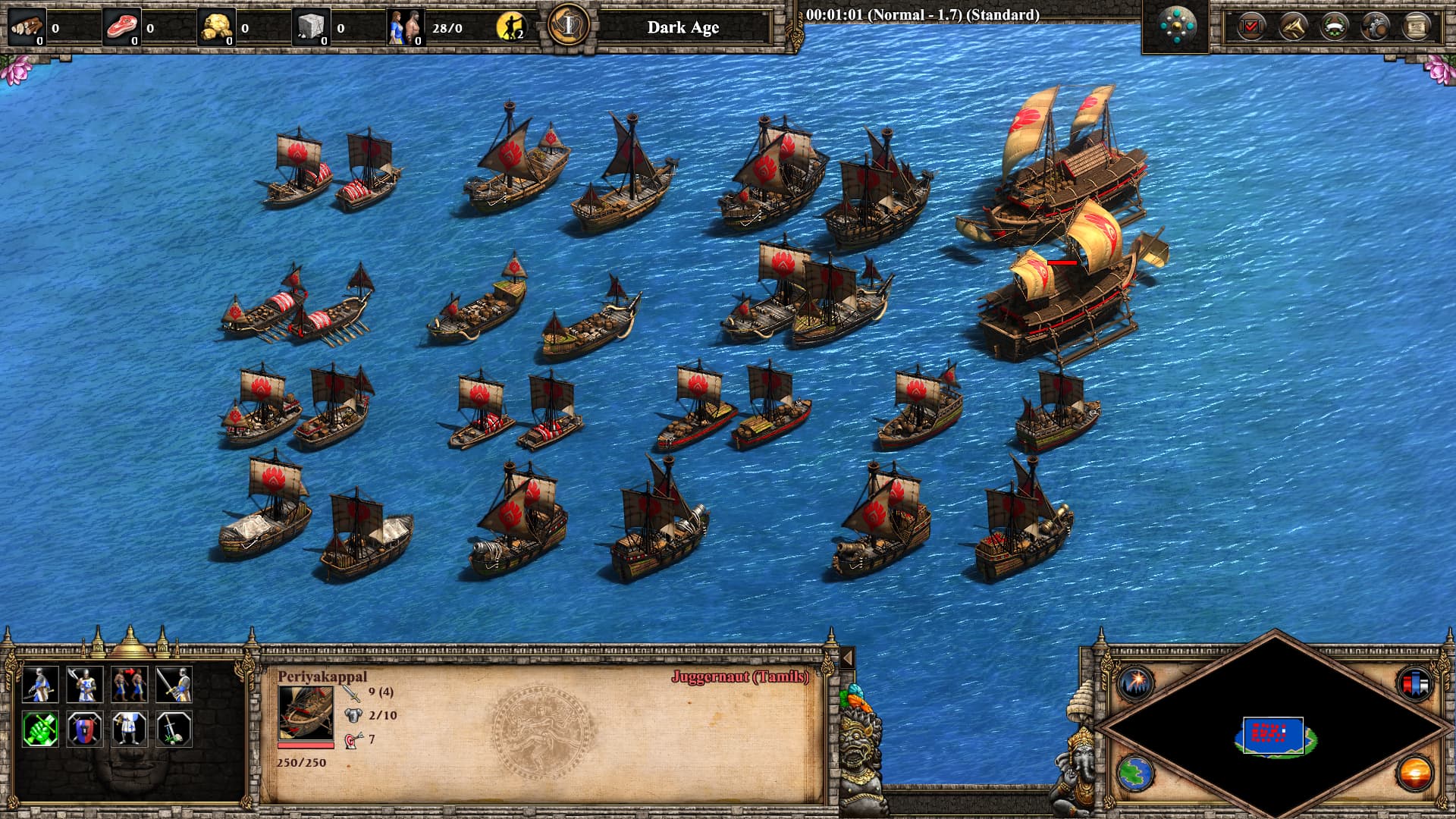1456x819 pixels.
Task: Click the jeweled shield emblem icon
Action: (1177, 27)
